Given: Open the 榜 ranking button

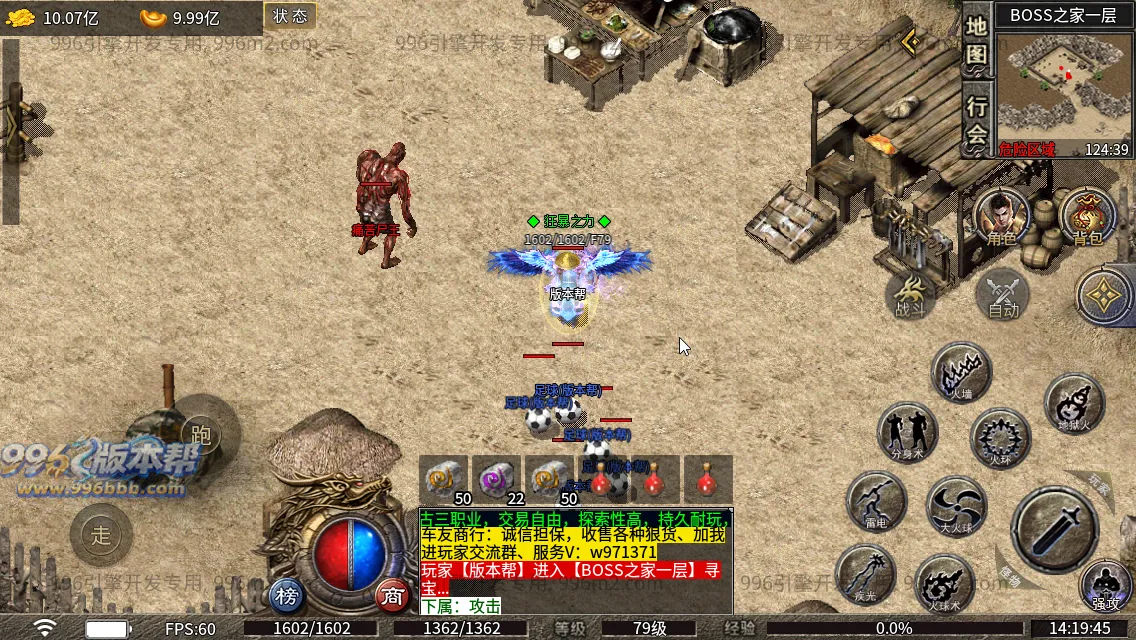Looking at the screenshot, I should [288, 597].
